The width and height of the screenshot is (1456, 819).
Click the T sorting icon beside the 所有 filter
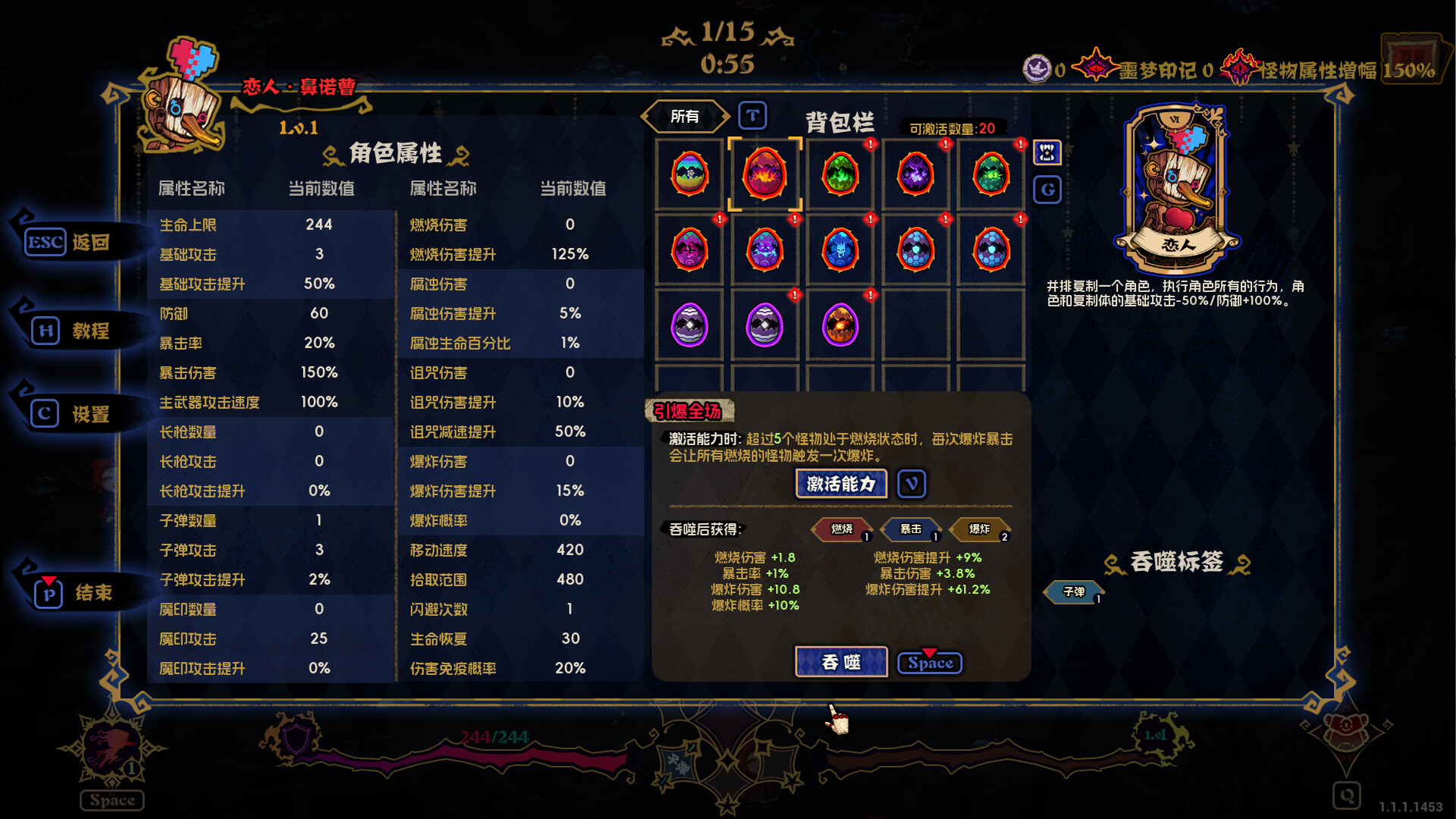click(752, 115)
